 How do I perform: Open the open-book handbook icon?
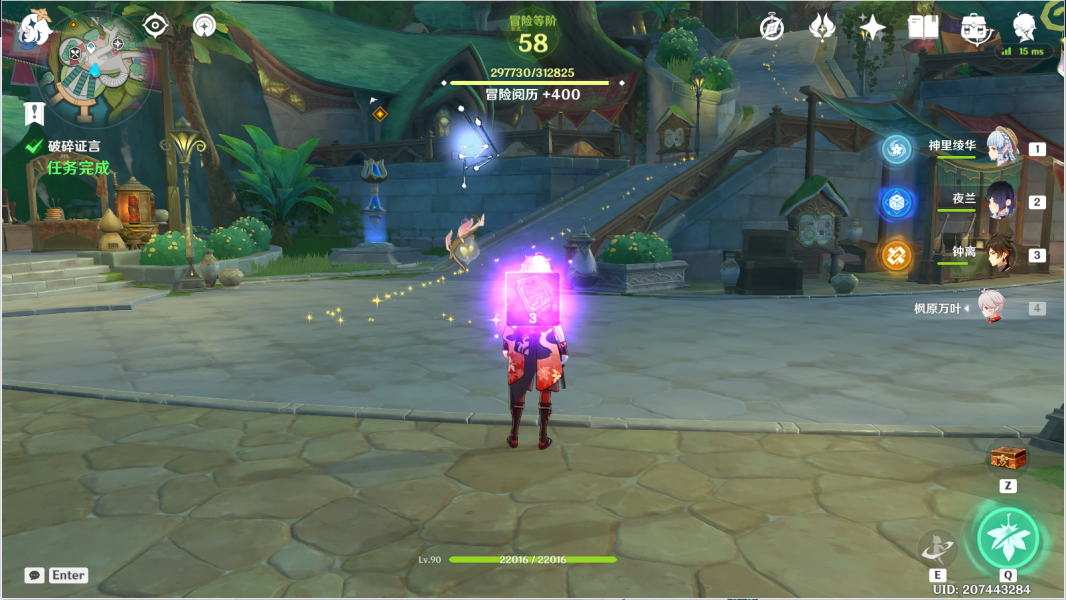922,28
